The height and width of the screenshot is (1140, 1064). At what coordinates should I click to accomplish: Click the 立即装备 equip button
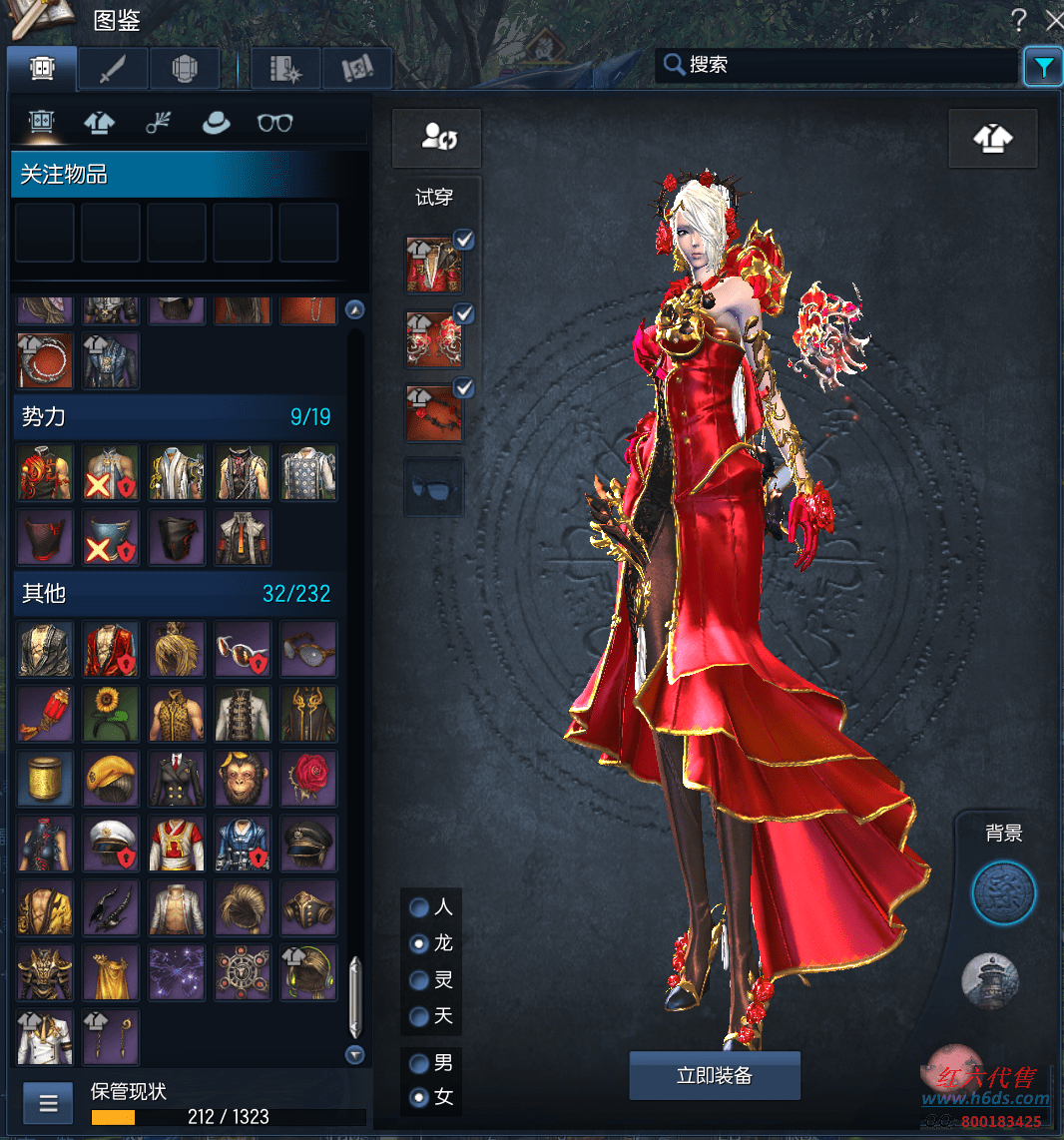715,1075
